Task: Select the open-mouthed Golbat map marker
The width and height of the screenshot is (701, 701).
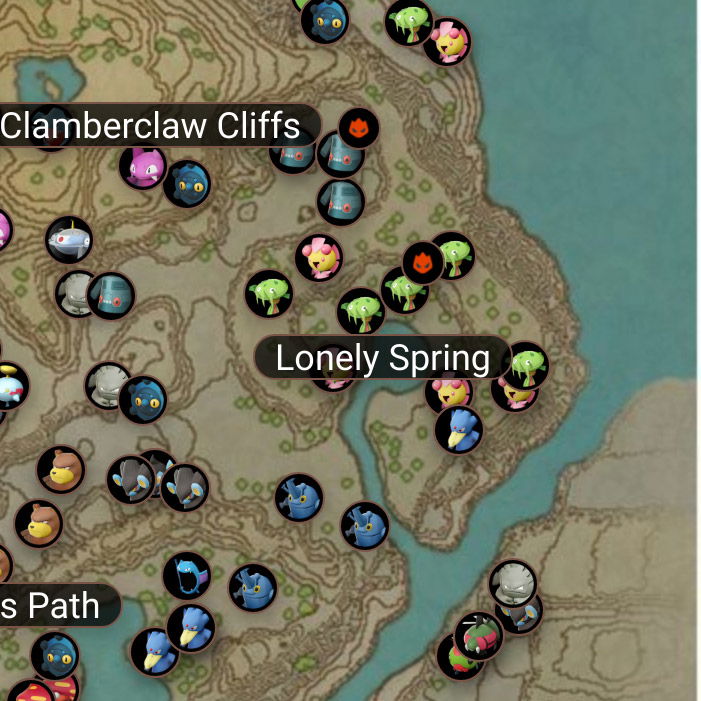Action: point(186,576)
